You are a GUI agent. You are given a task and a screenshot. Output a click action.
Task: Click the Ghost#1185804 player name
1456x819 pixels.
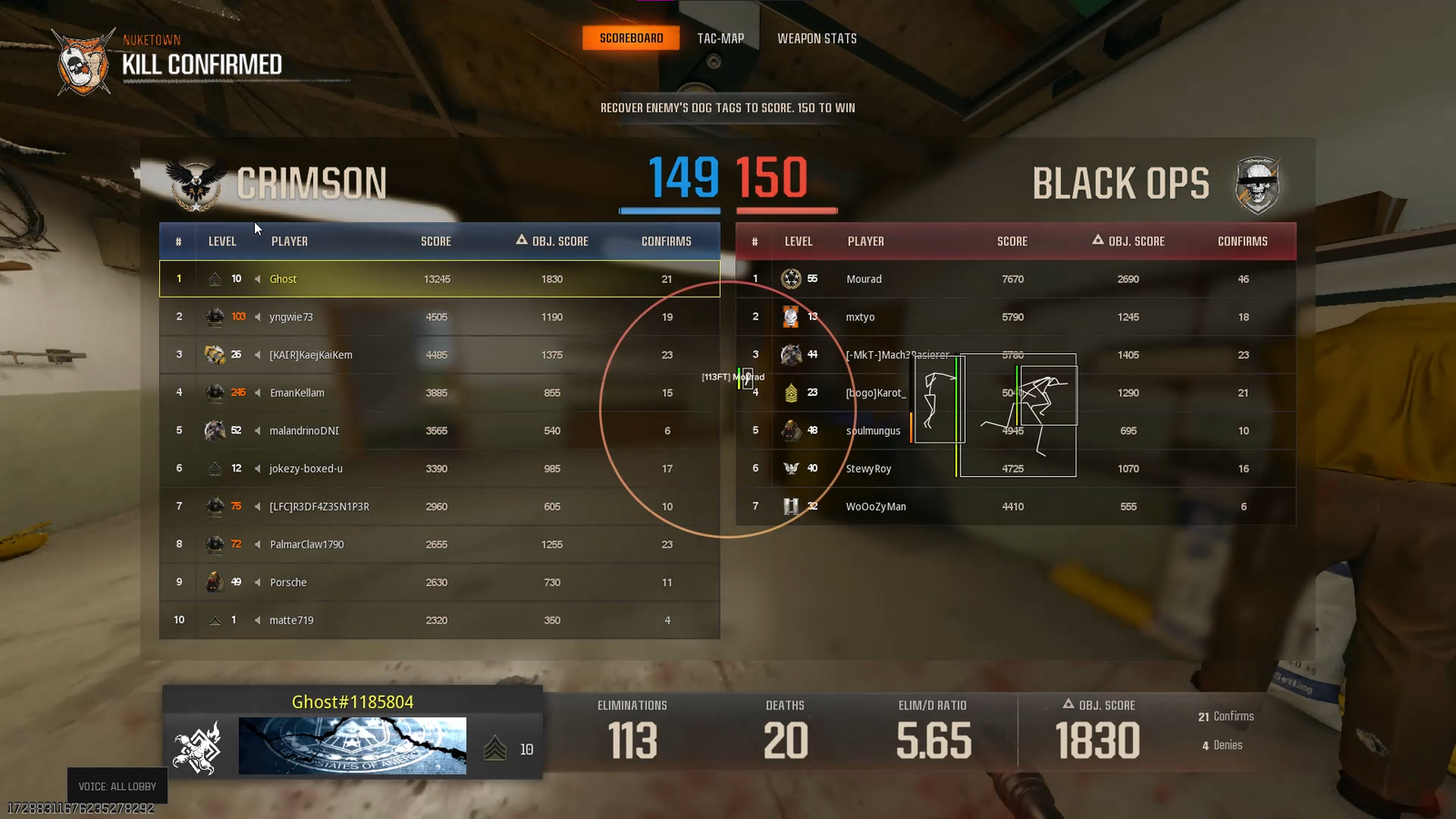[352, 702]
